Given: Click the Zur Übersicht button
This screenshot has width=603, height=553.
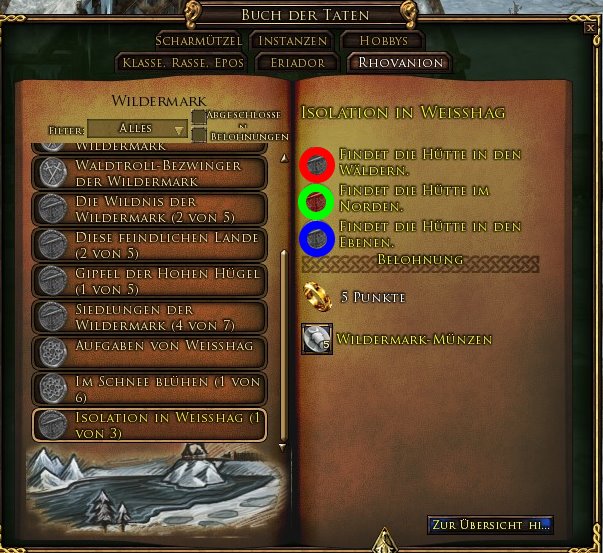Looking at the screenshot, I should pyautogui.click(x=490, y=525).
